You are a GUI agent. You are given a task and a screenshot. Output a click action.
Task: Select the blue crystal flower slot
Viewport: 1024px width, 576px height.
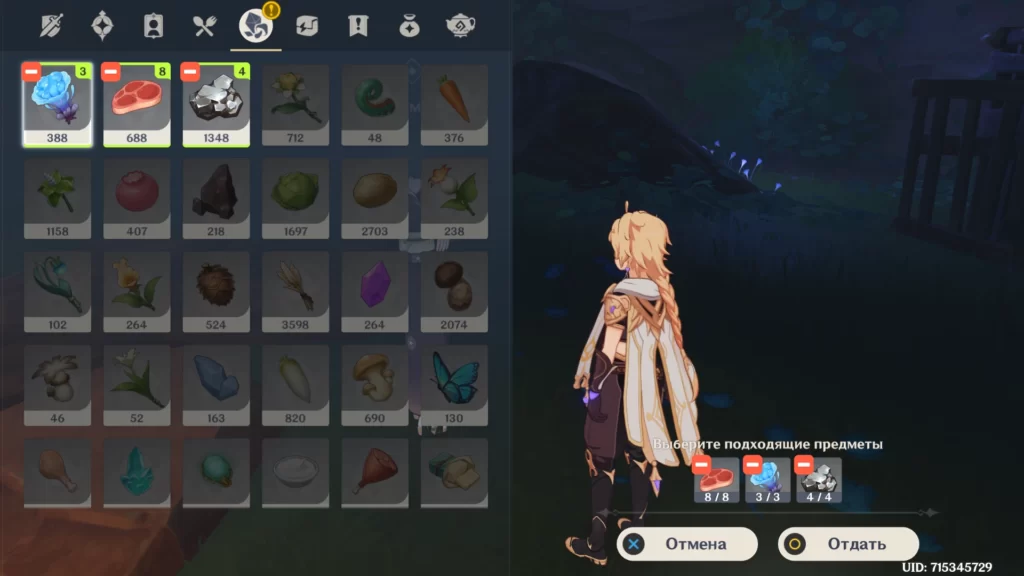click(x=57, y=105)
